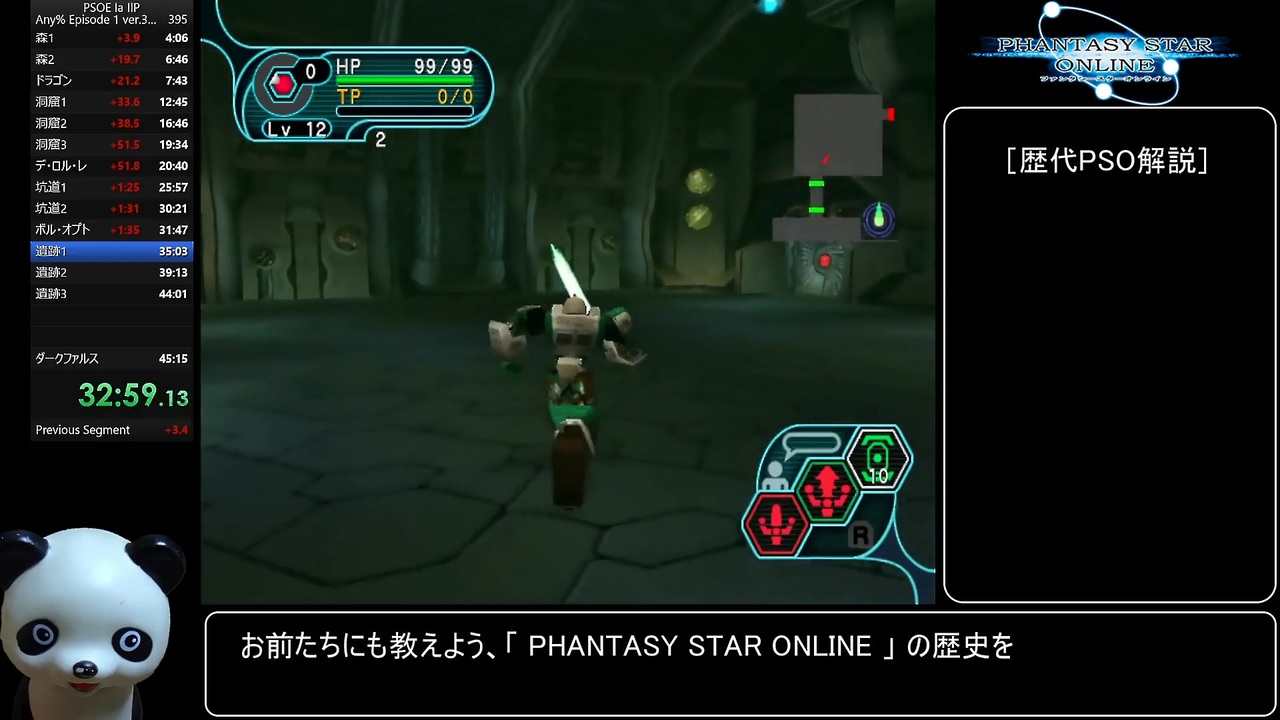Click the red hexagon gem beside HP display
Viewport: 1280px width, 720px height.
pos(284,84)
